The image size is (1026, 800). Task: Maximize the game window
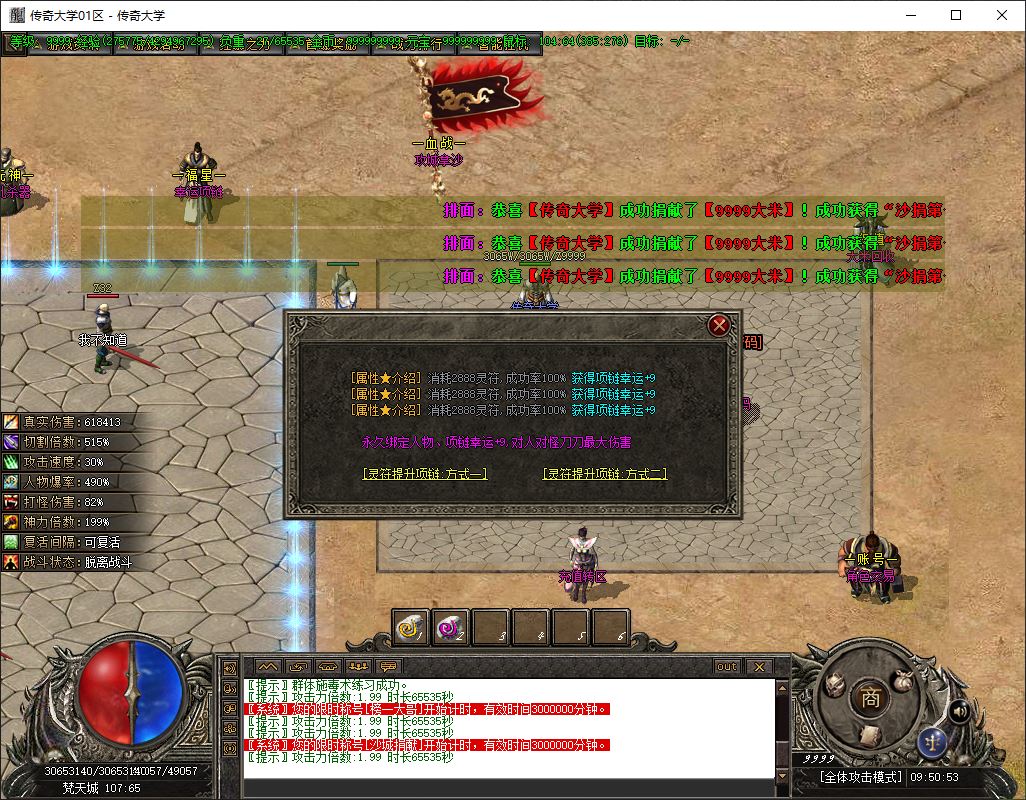click(956, 15)
